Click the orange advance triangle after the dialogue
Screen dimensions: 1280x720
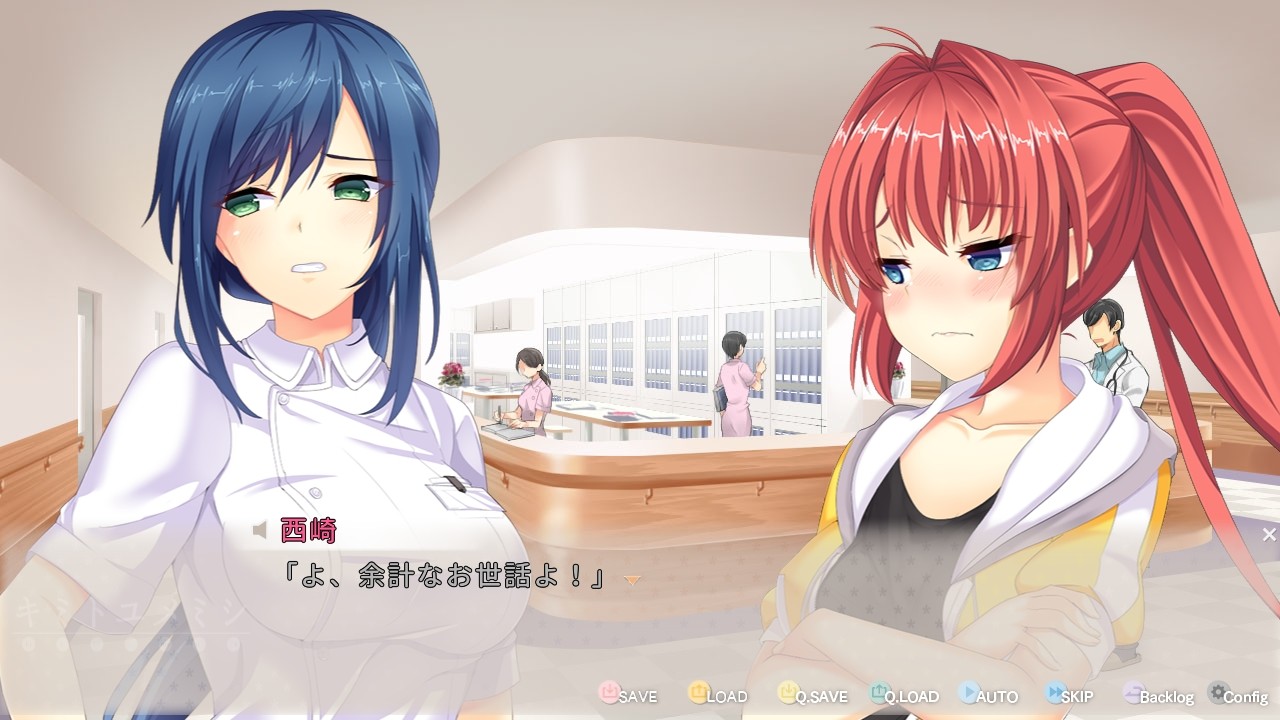[x=634, y=580]
